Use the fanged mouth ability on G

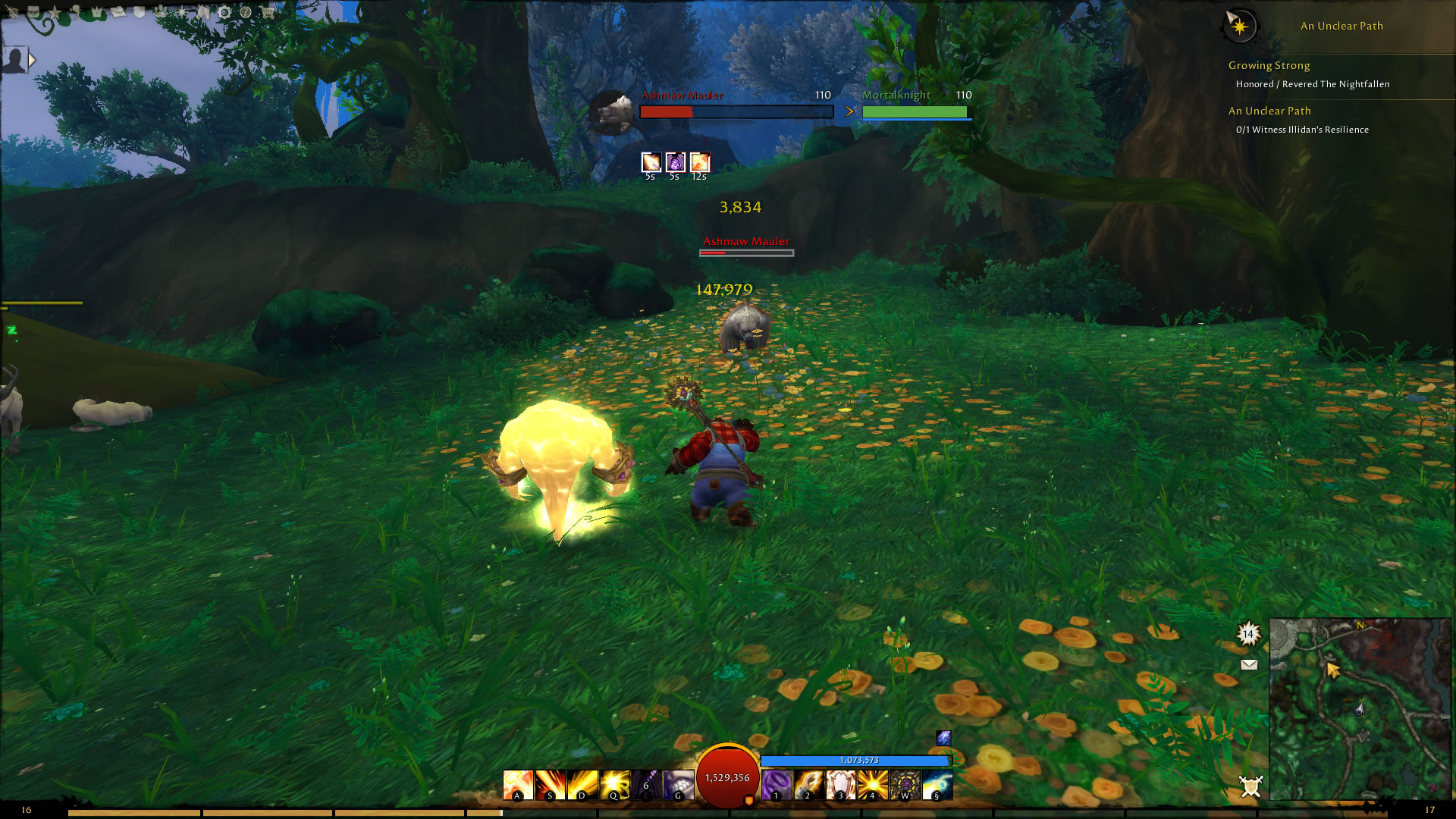(x=678, y=785)
